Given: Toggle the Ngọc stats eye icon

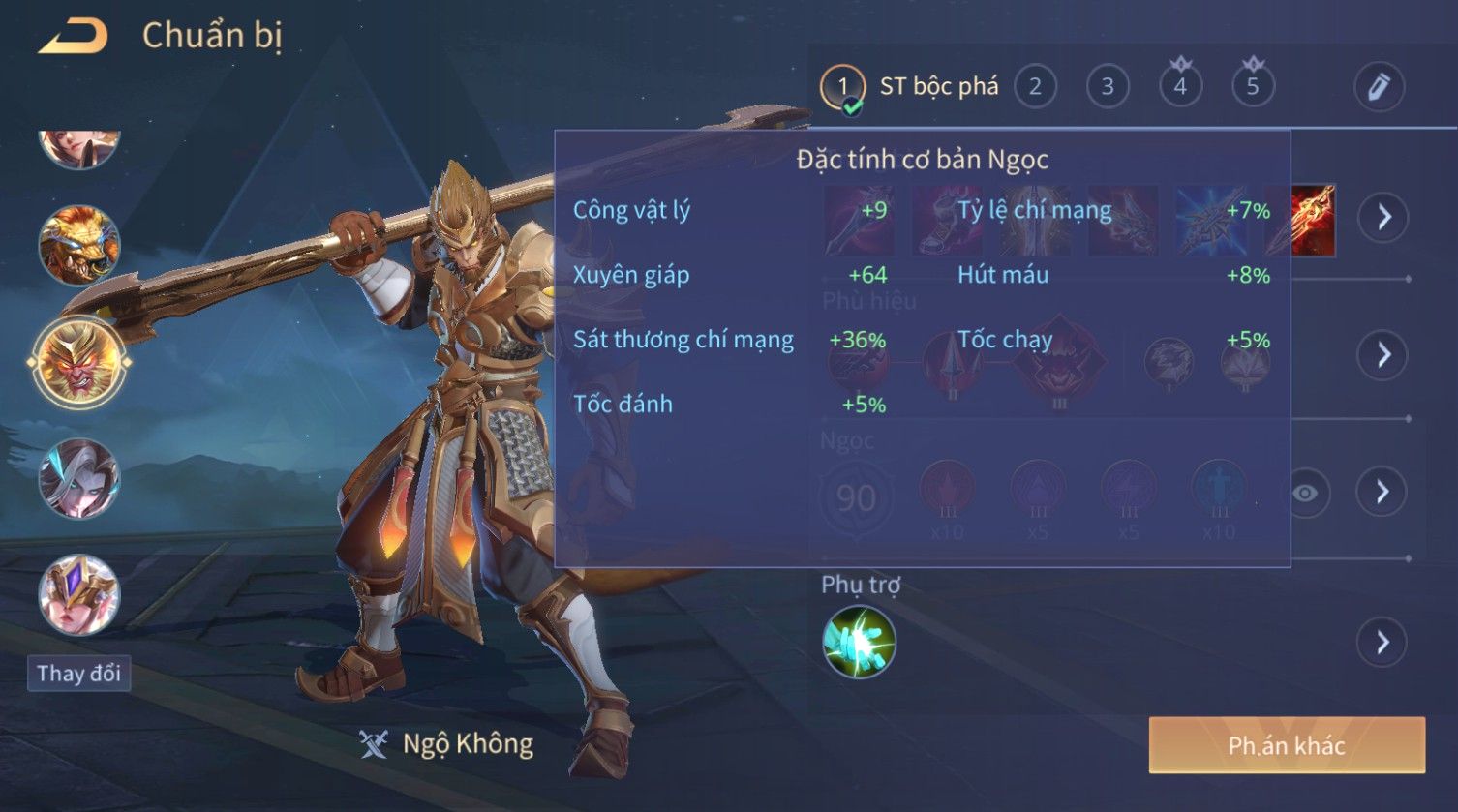Looking at the screenshot, I should (x=1304, y=494).
